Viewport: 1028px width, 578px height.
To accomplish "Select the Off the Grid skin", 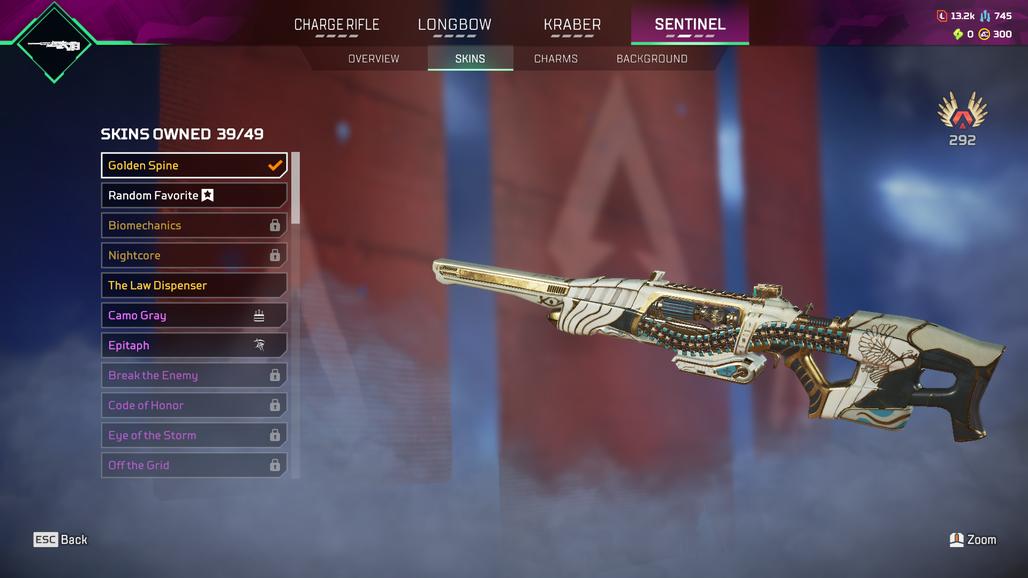I will [x=194, y=465].
